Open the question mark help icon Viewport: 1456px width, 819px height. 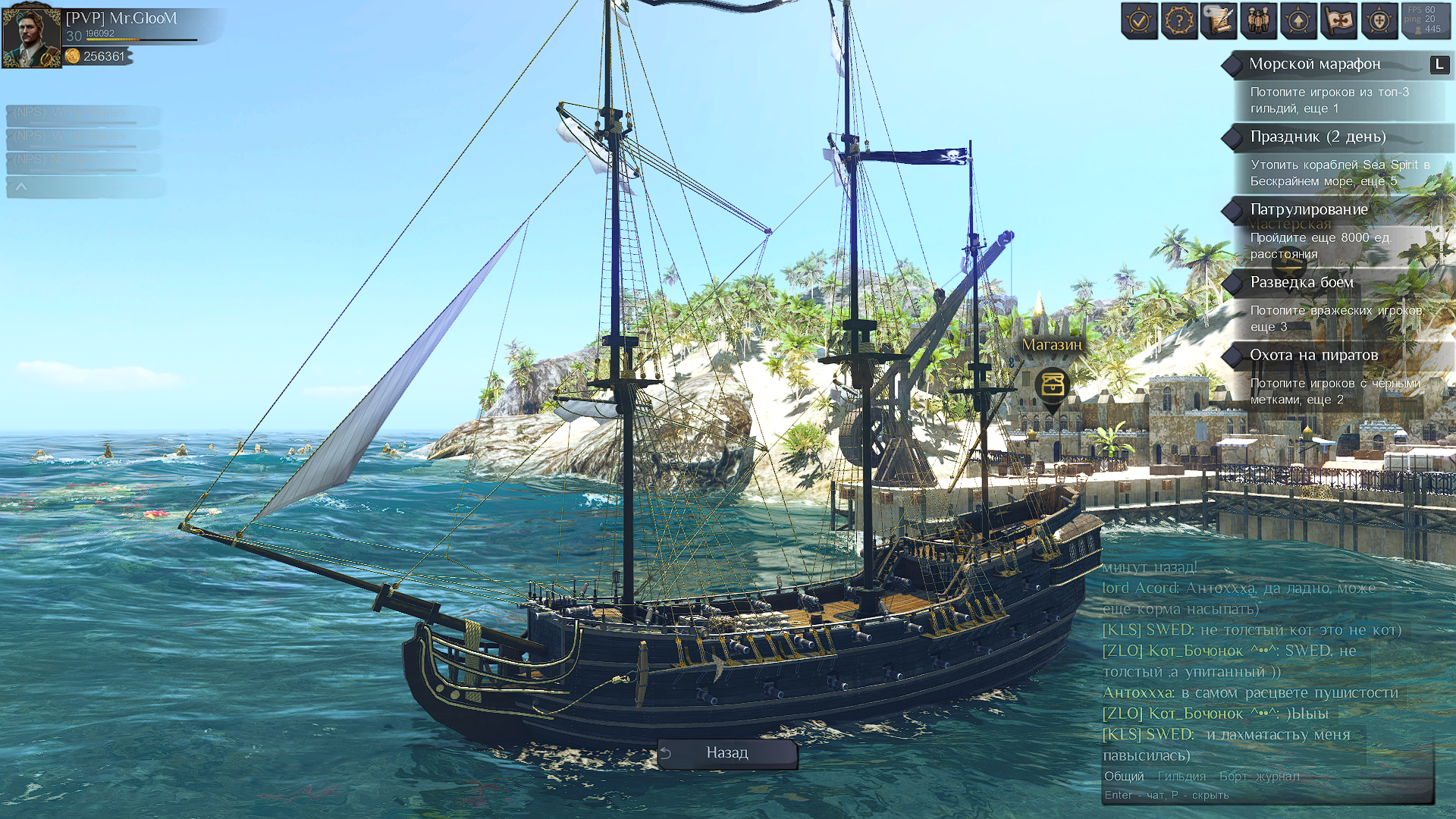[1179, 20]
